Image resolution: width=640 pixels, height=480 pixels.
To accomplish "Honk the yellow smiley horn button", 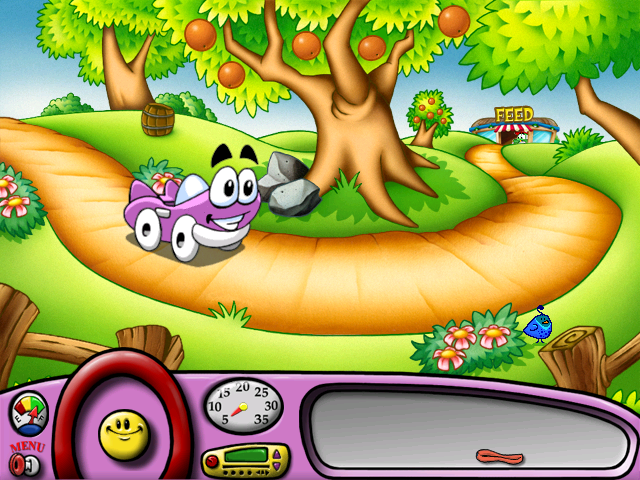I will click(x=123, y=432).
